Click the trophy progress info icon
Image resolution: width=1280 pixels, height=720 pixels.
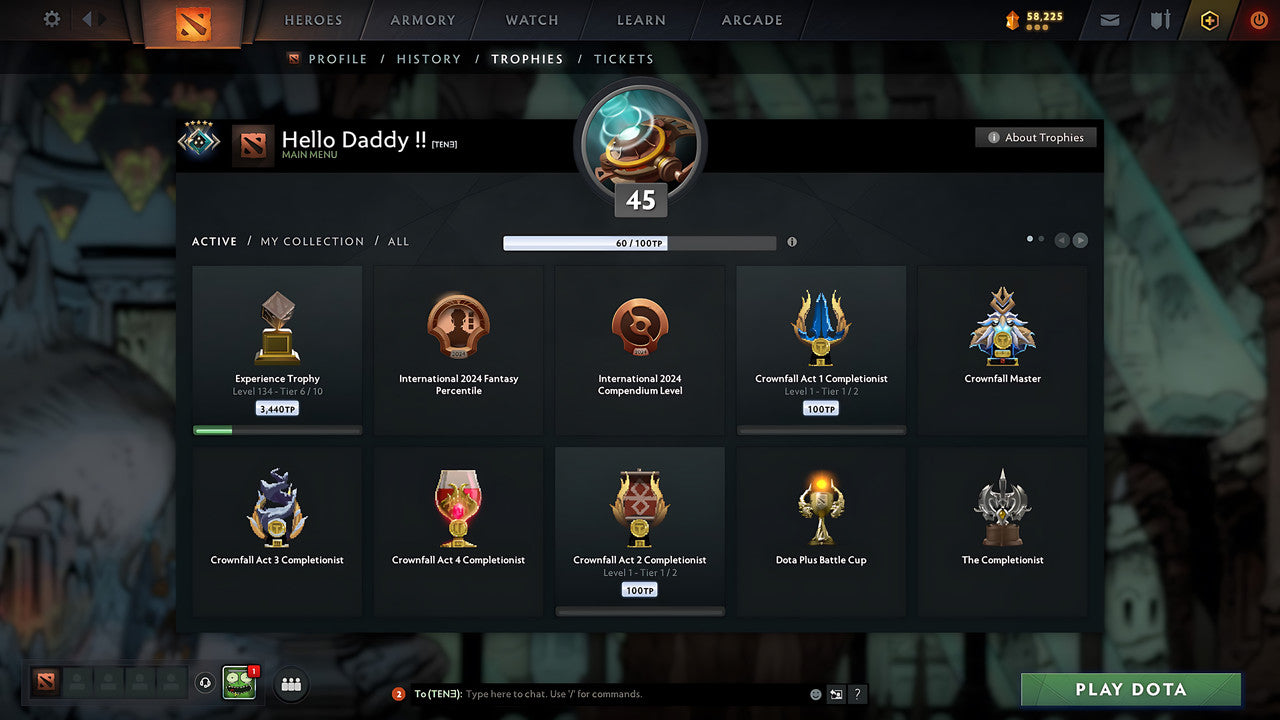click(791, 242)
